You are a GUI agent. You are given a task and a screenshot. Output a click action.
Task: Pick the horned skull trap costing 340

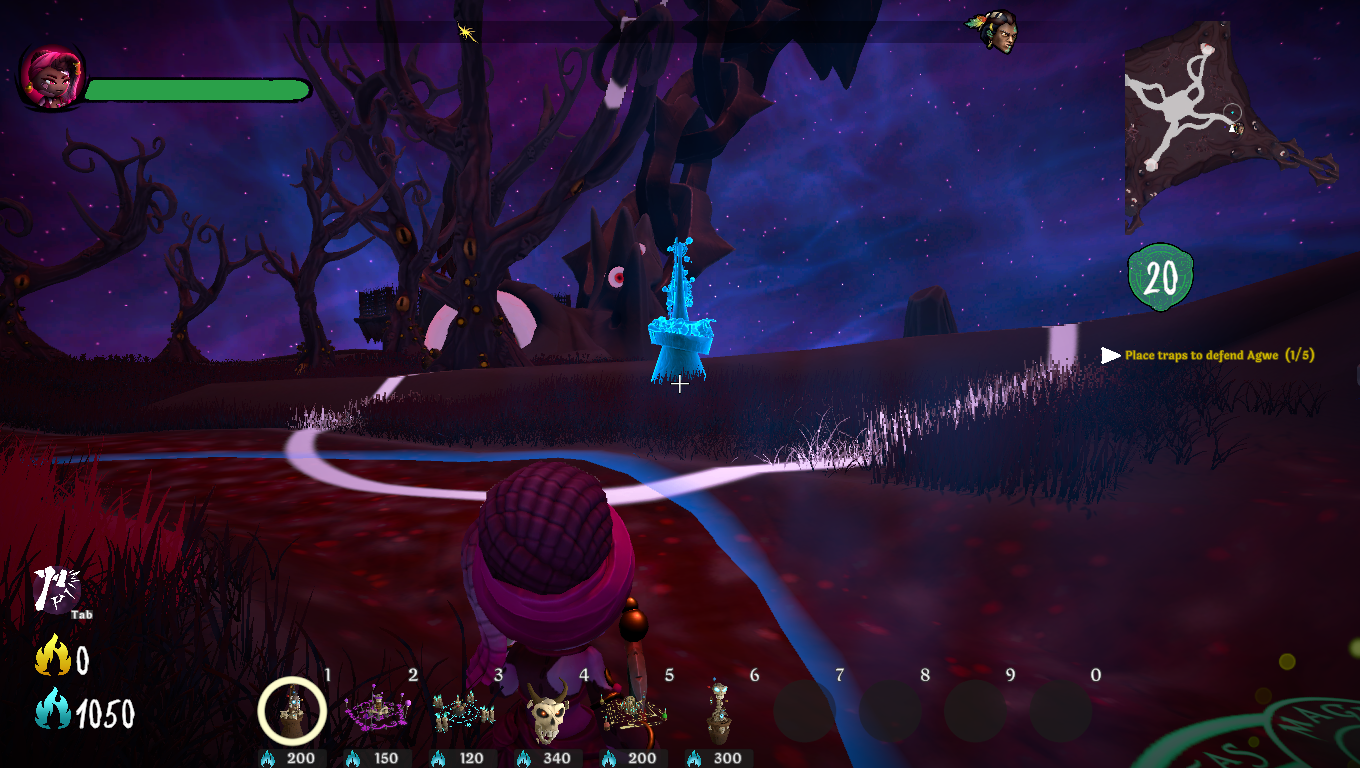point(548,711)
